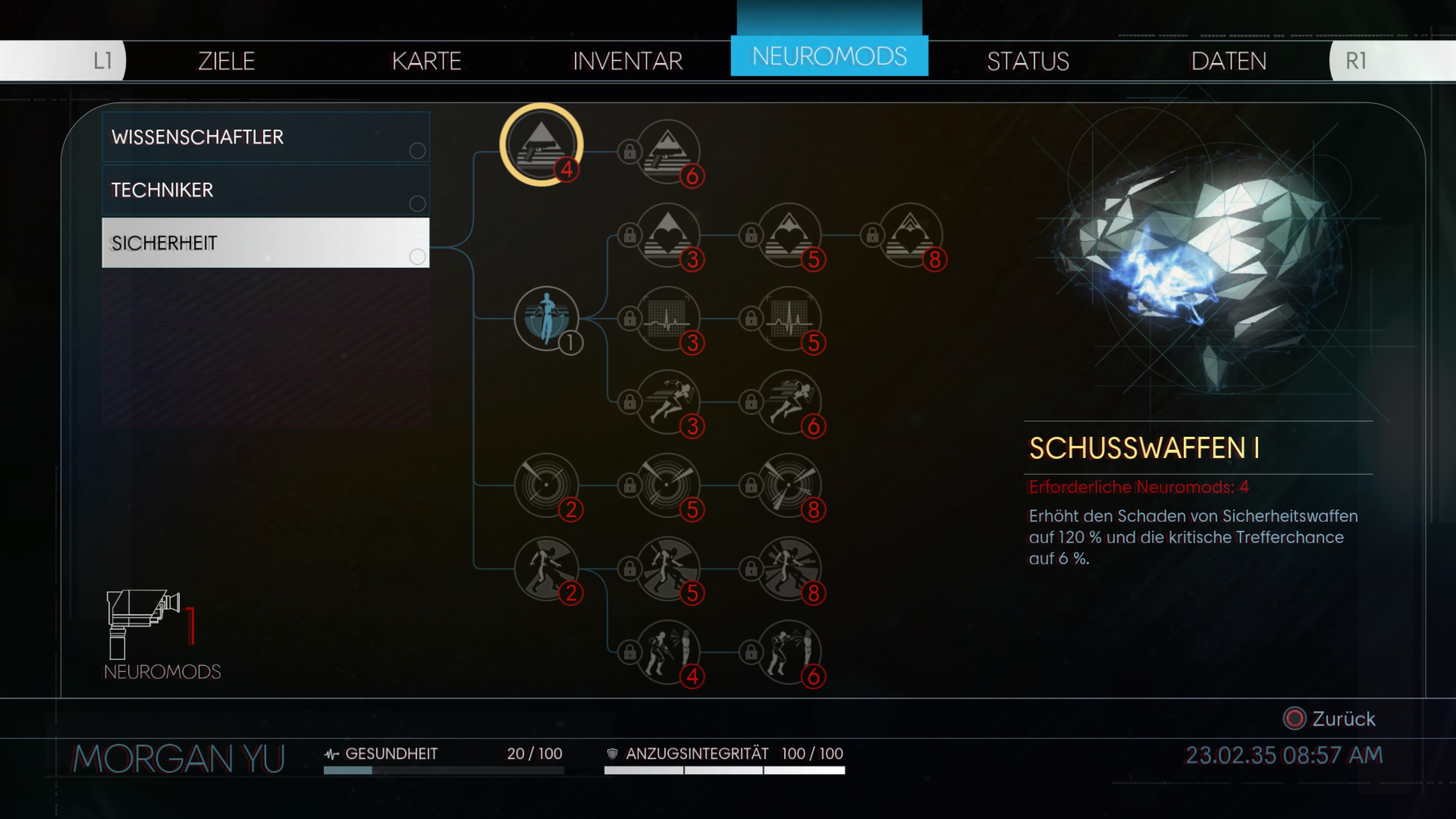Select the blue body figure skill node

tap(546, 318)
